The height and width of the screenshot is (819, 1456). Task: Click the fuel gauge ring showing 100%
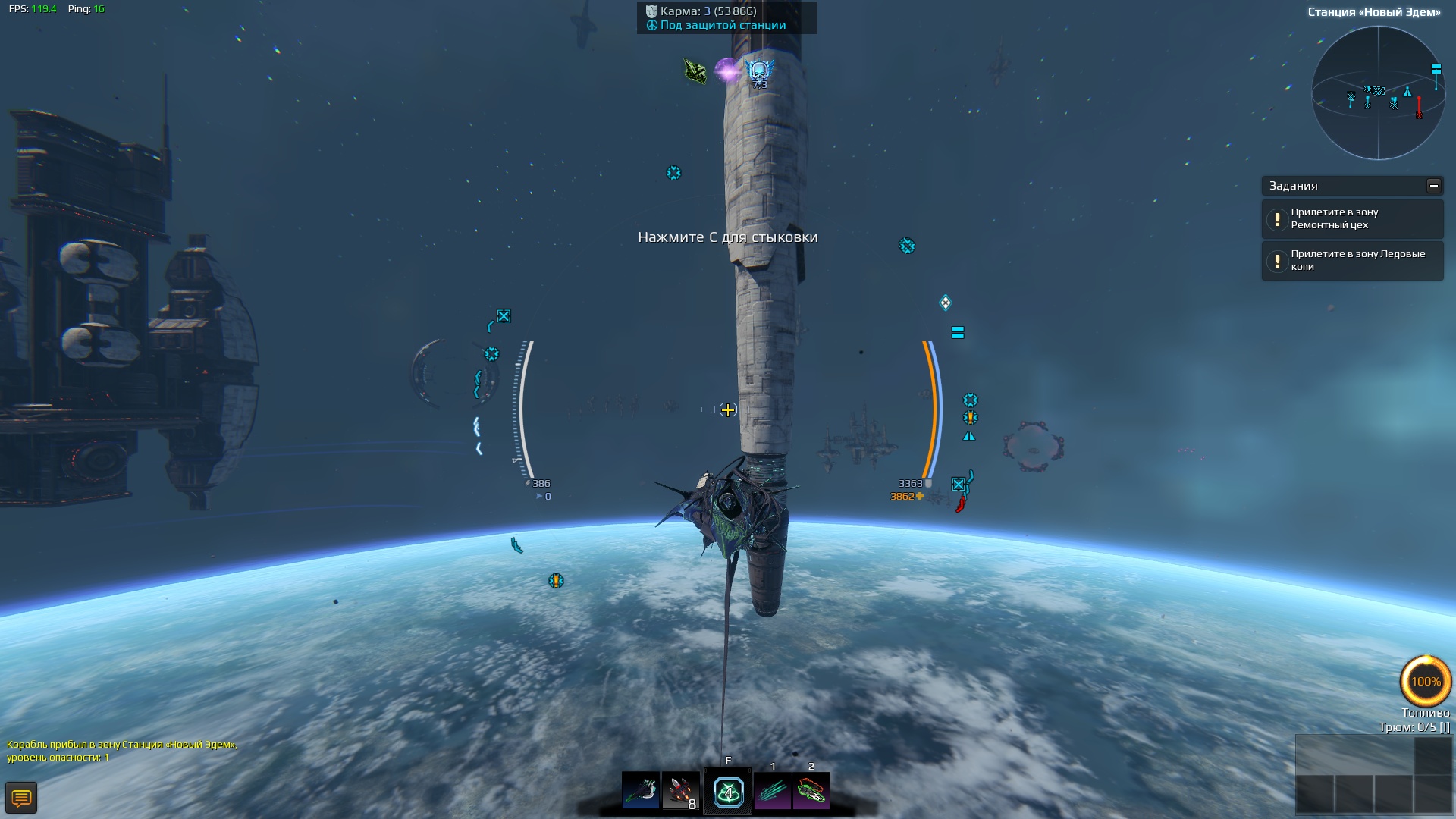[x=1426, y=681]
